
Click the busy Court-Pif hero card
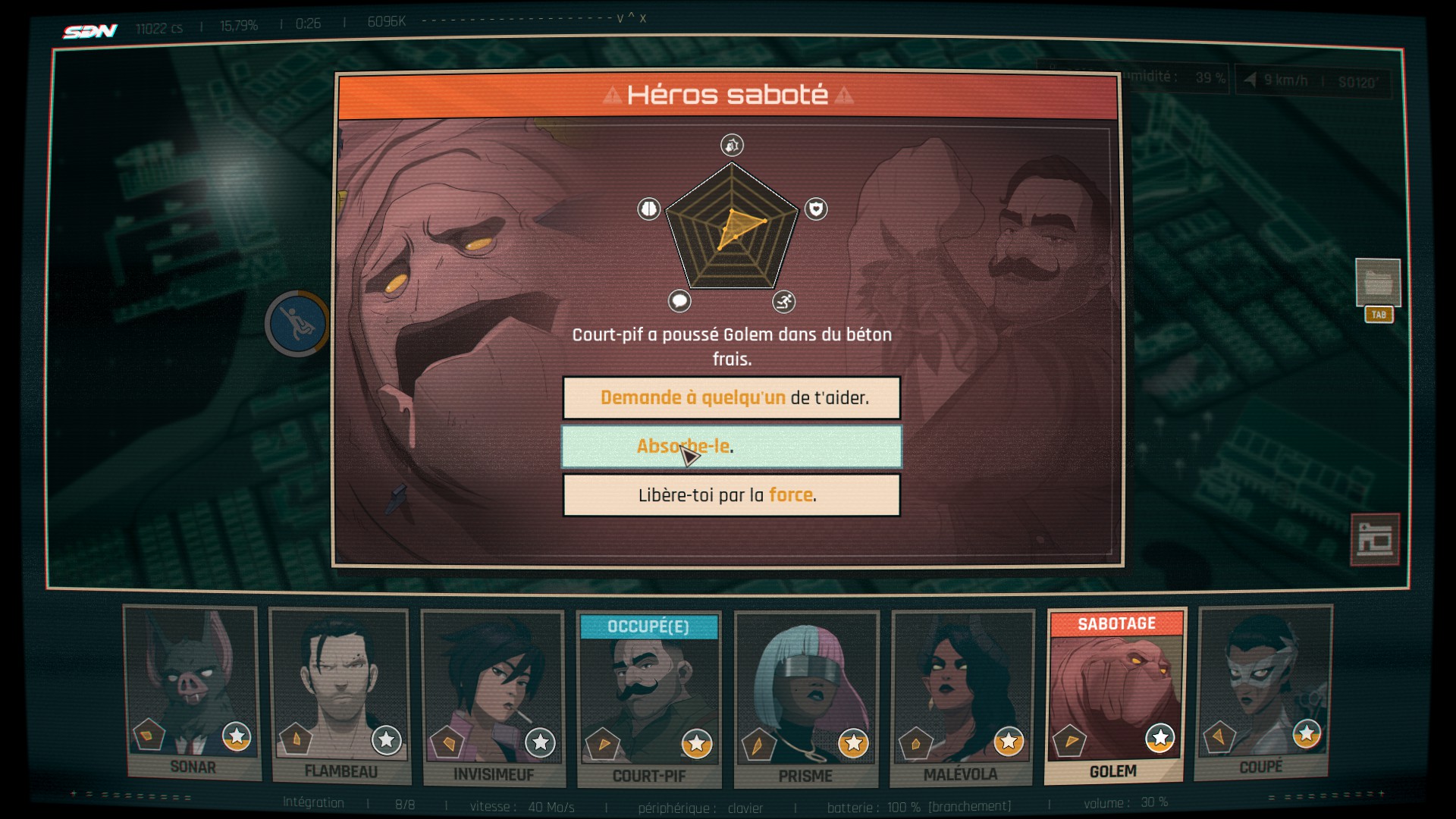[648, 699]
